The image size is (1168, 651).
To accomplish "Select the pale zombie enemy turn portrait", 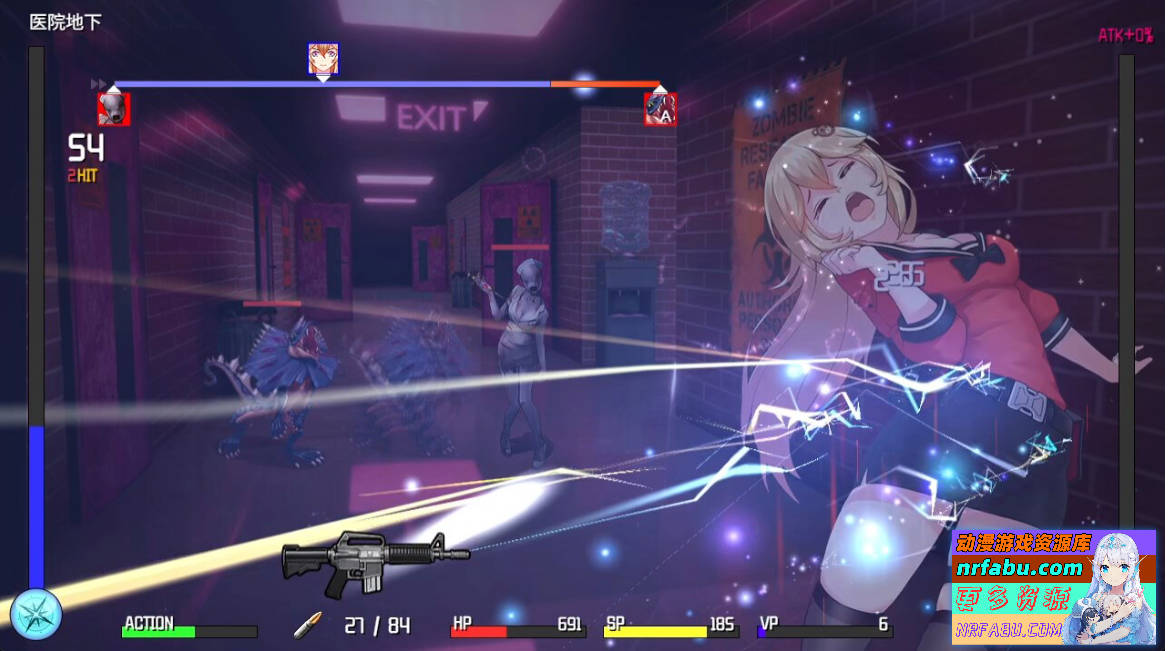I will pos(113,108).
